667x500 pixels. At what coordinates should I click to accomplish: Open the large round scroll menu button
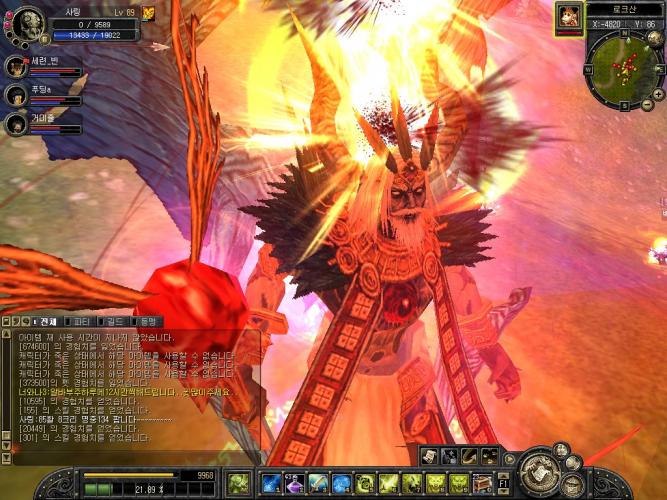click(538, 470)
